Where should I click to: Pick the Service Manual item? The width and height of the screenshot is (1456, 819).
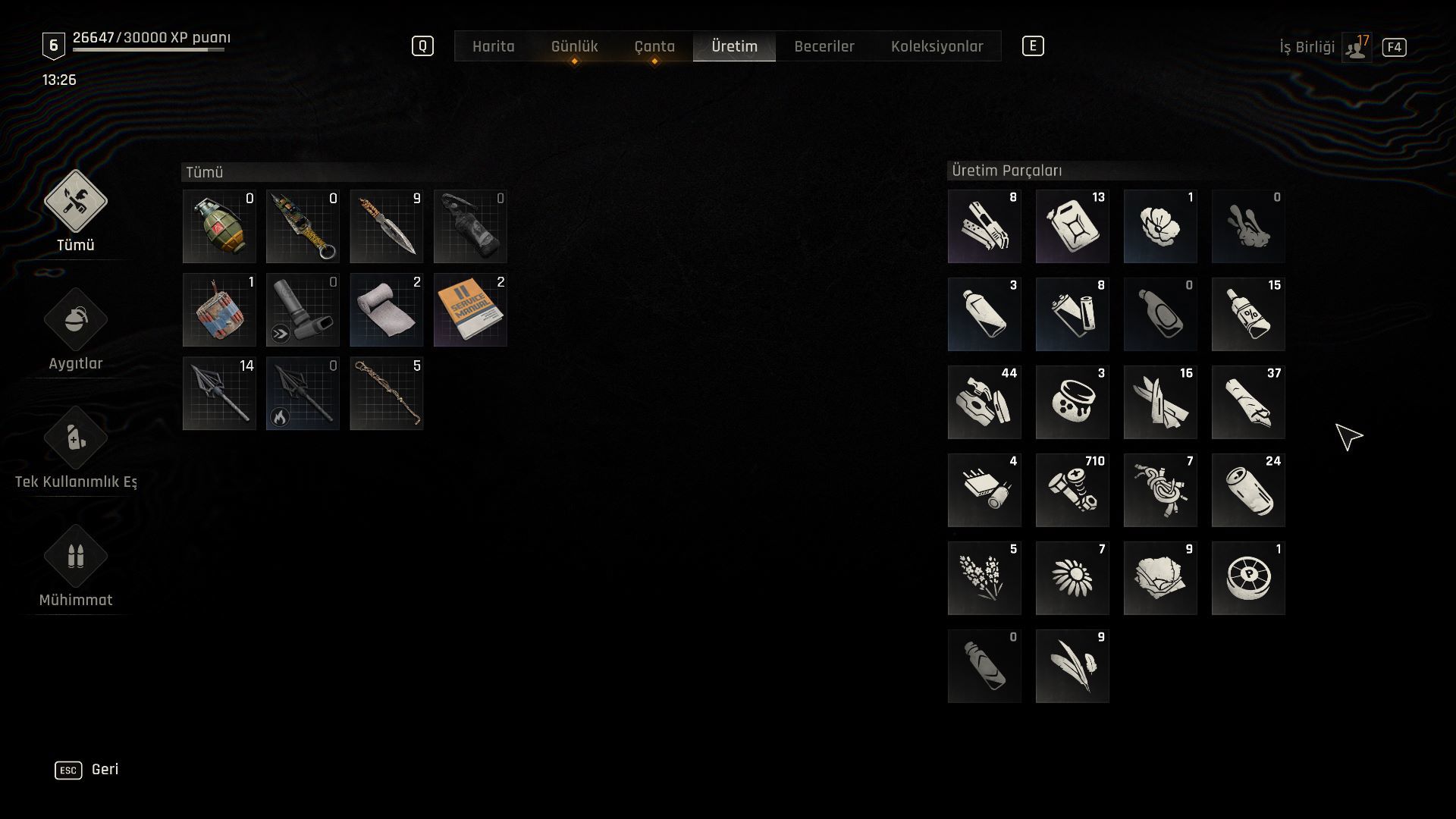coord(470,310)
